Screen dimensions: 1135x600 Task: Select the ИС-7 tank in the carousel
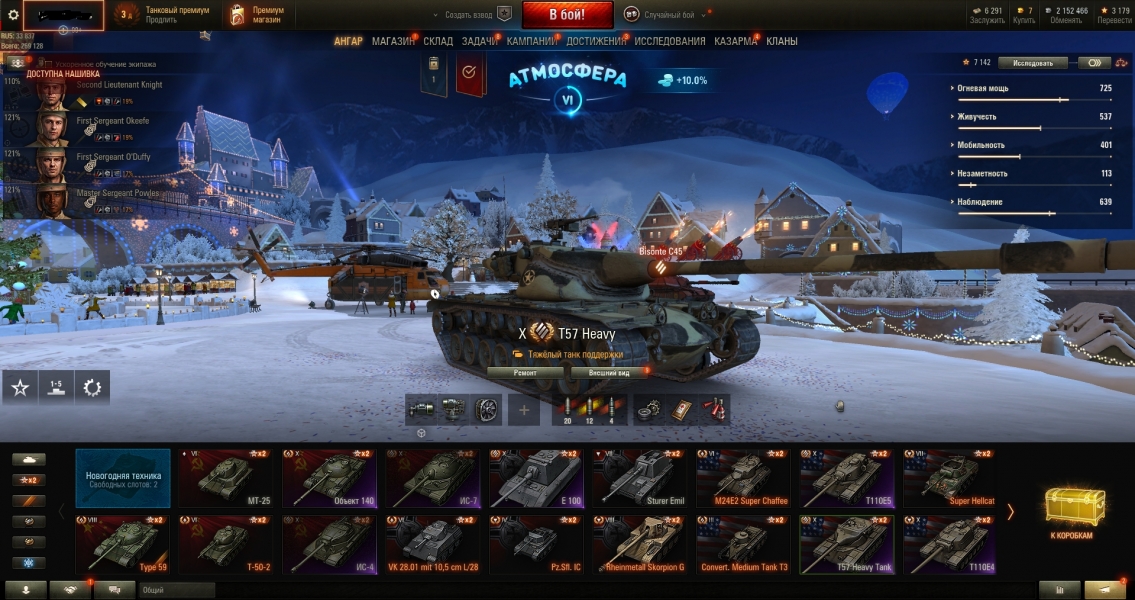[433, 477]
